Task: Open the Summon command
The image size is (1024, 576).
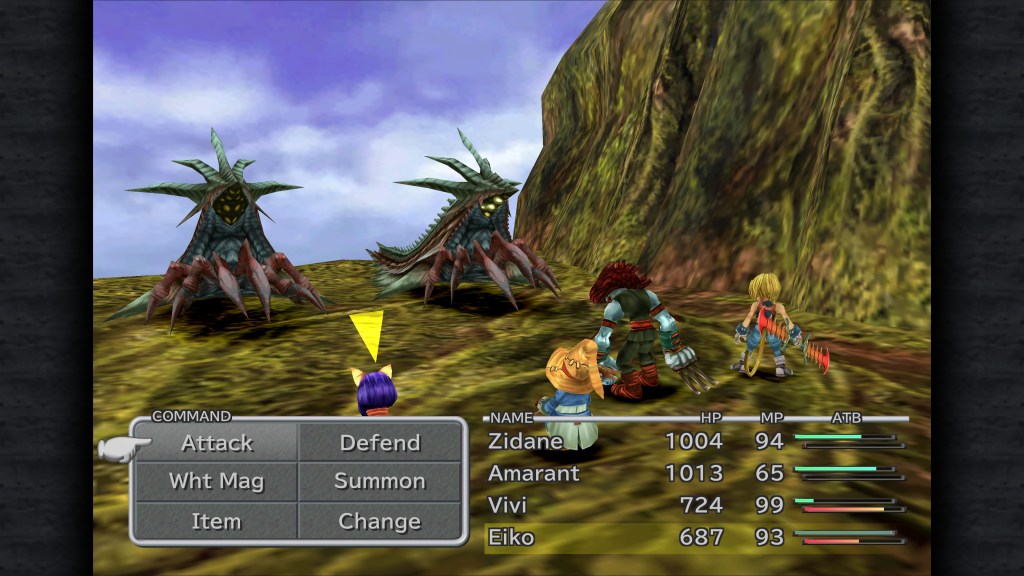Action: [380, 481]
